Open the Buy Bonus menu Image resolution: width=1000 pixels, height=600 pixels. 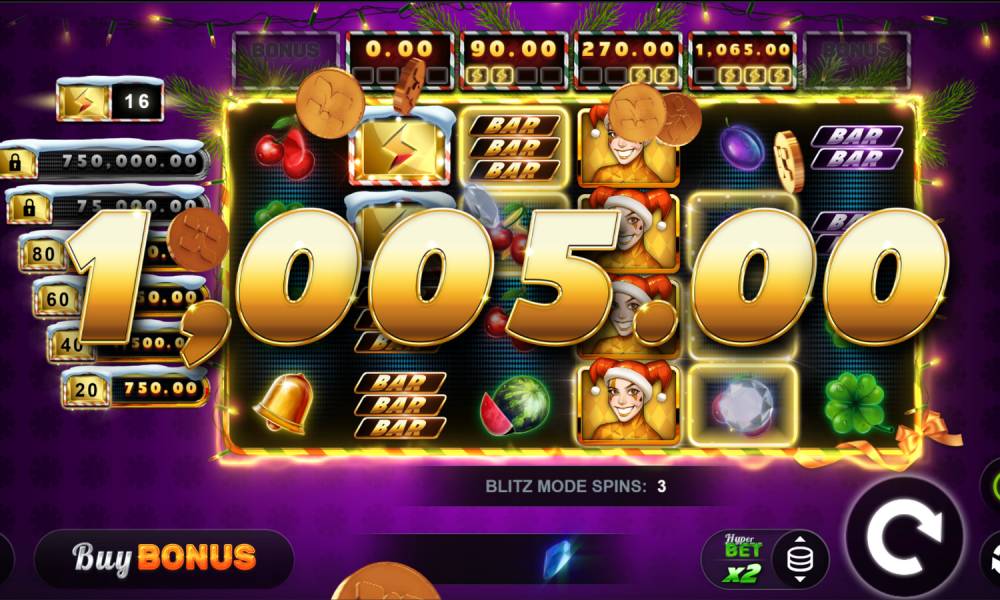point(164,557)
